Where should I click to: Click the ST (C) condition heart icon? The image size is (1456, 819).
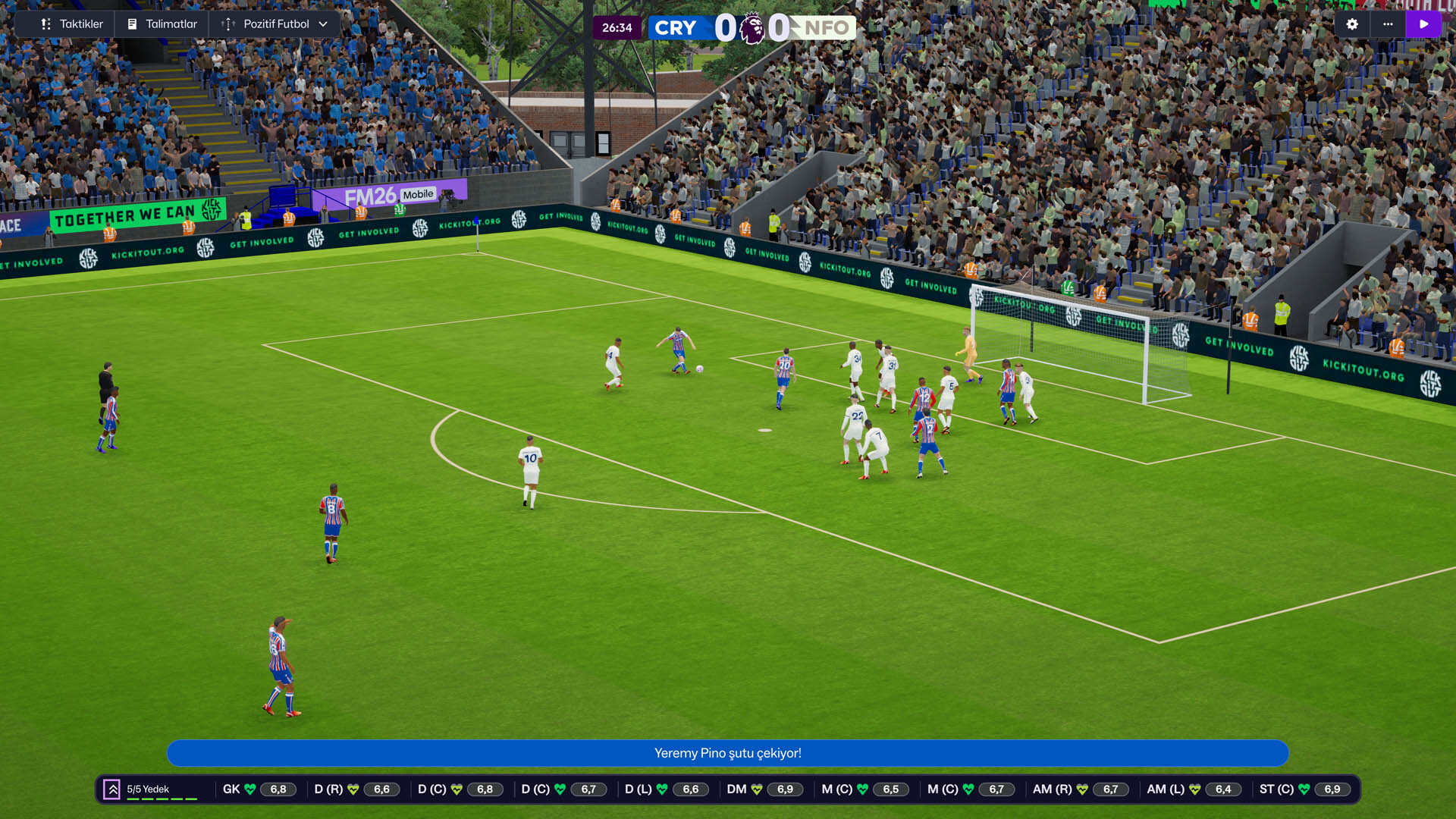pyautogui.click(x=1304, y=789)
